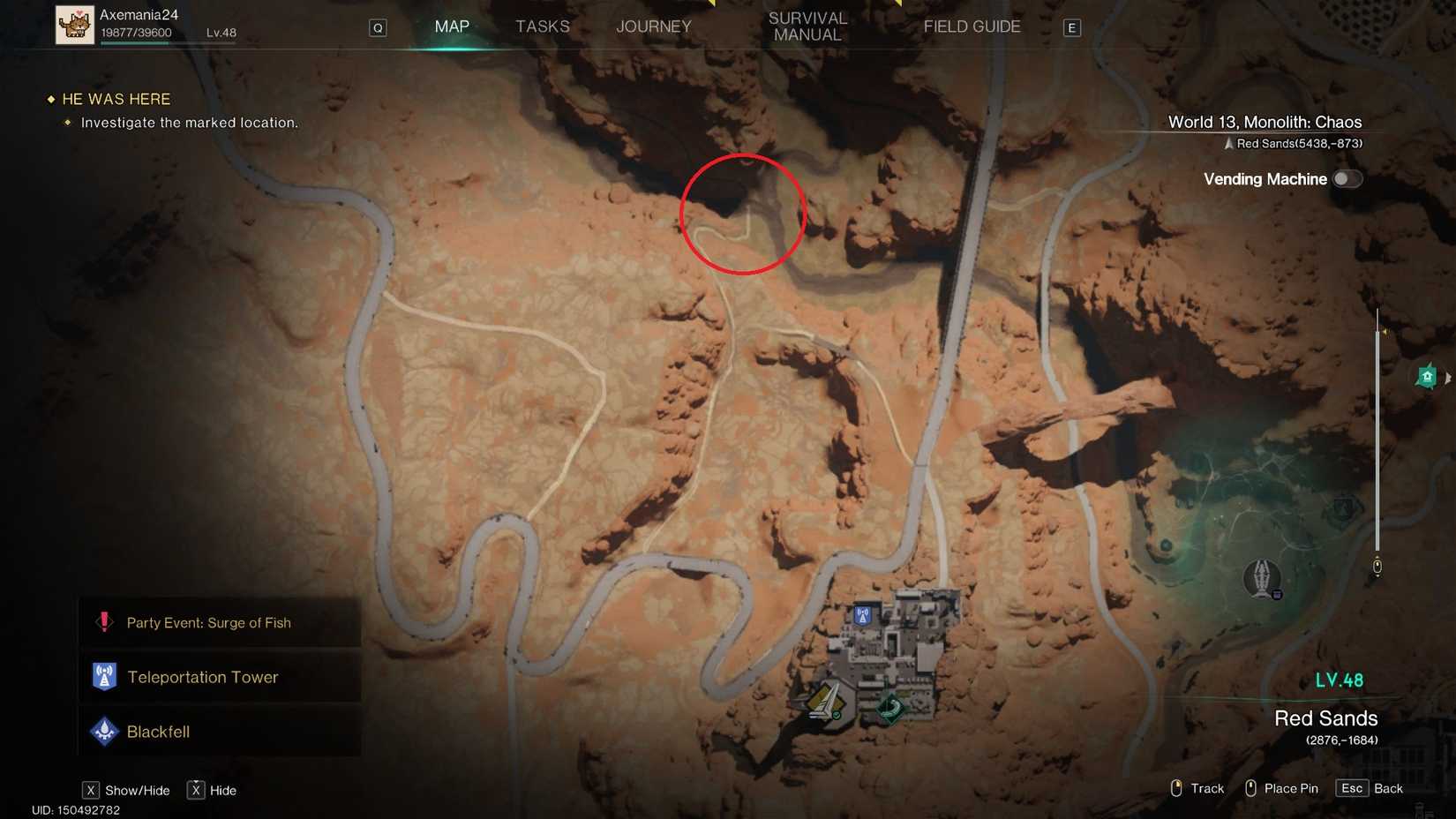The image size is (1456, 819).
Task: Click the Teleportation Tower icon on the town map
Action: pyautogui.click(x=860, y=615)
